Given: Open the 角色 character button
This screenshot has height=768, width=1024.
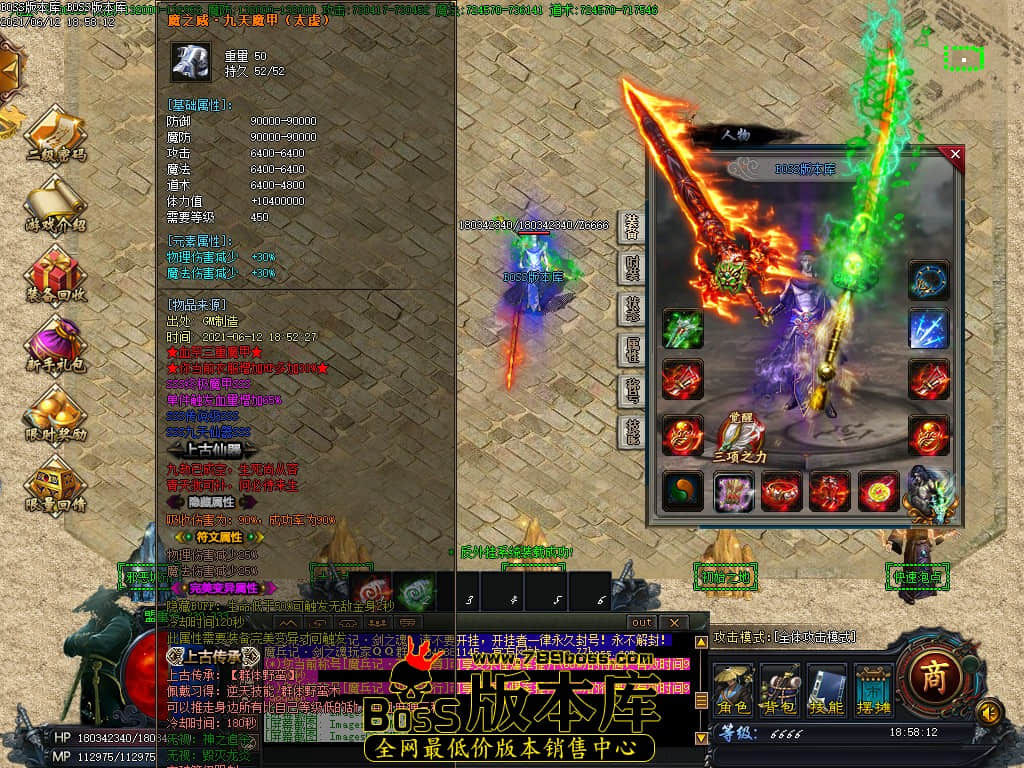Looking at the screenshot, I should pyautogui.click(x=734, y=689).
